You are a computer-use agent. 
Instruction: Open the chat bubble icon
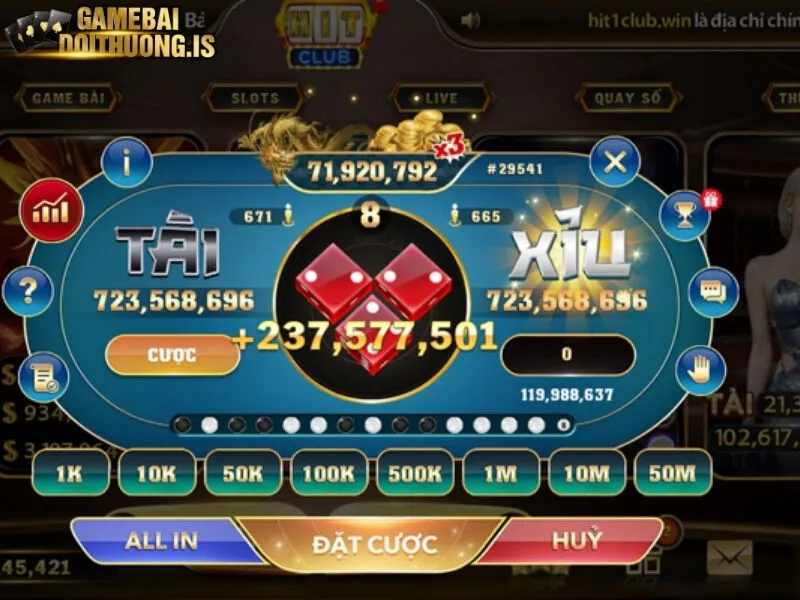click(x=713, y=292)
